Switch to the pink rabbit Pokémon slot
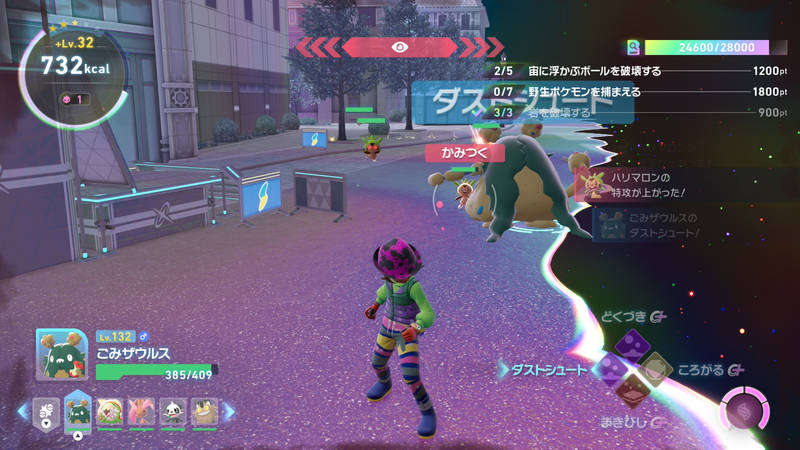 point(142,410)
